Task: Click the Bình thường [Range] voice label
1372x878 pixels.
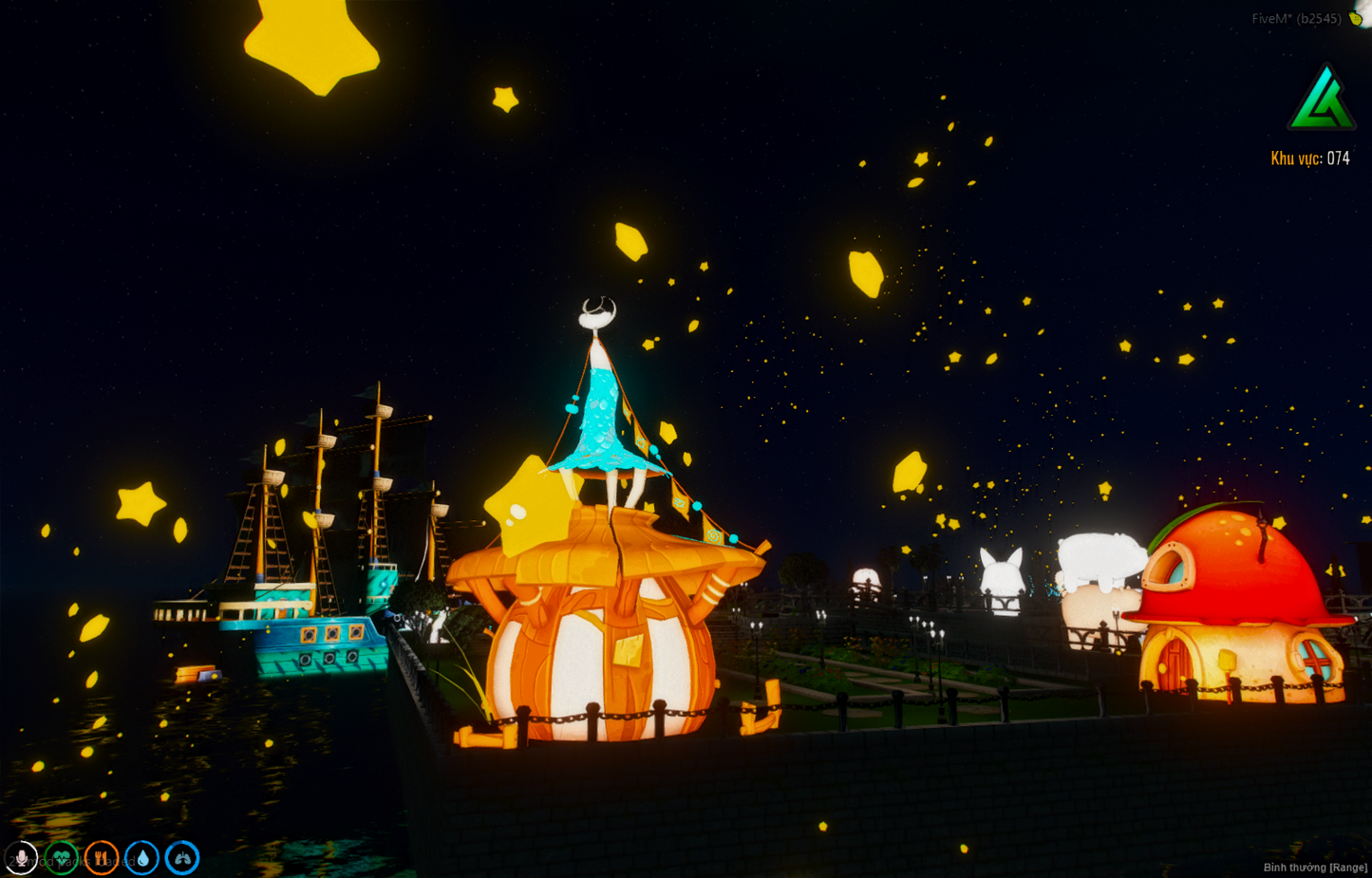Action: [x=1316, y=867]
